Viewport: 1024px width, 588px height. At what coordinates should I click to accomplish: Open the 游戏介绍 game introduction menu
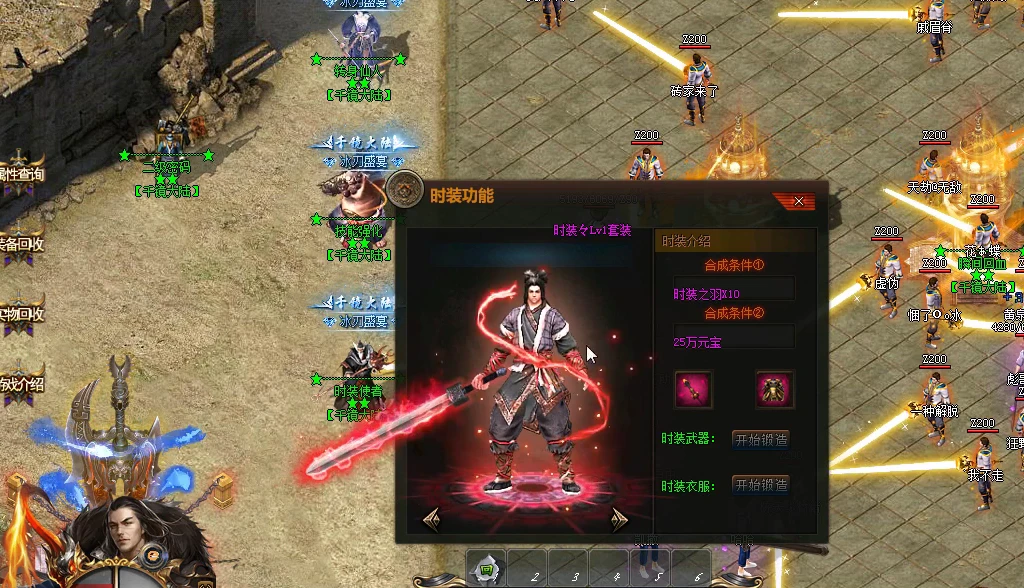pos(21,383)
